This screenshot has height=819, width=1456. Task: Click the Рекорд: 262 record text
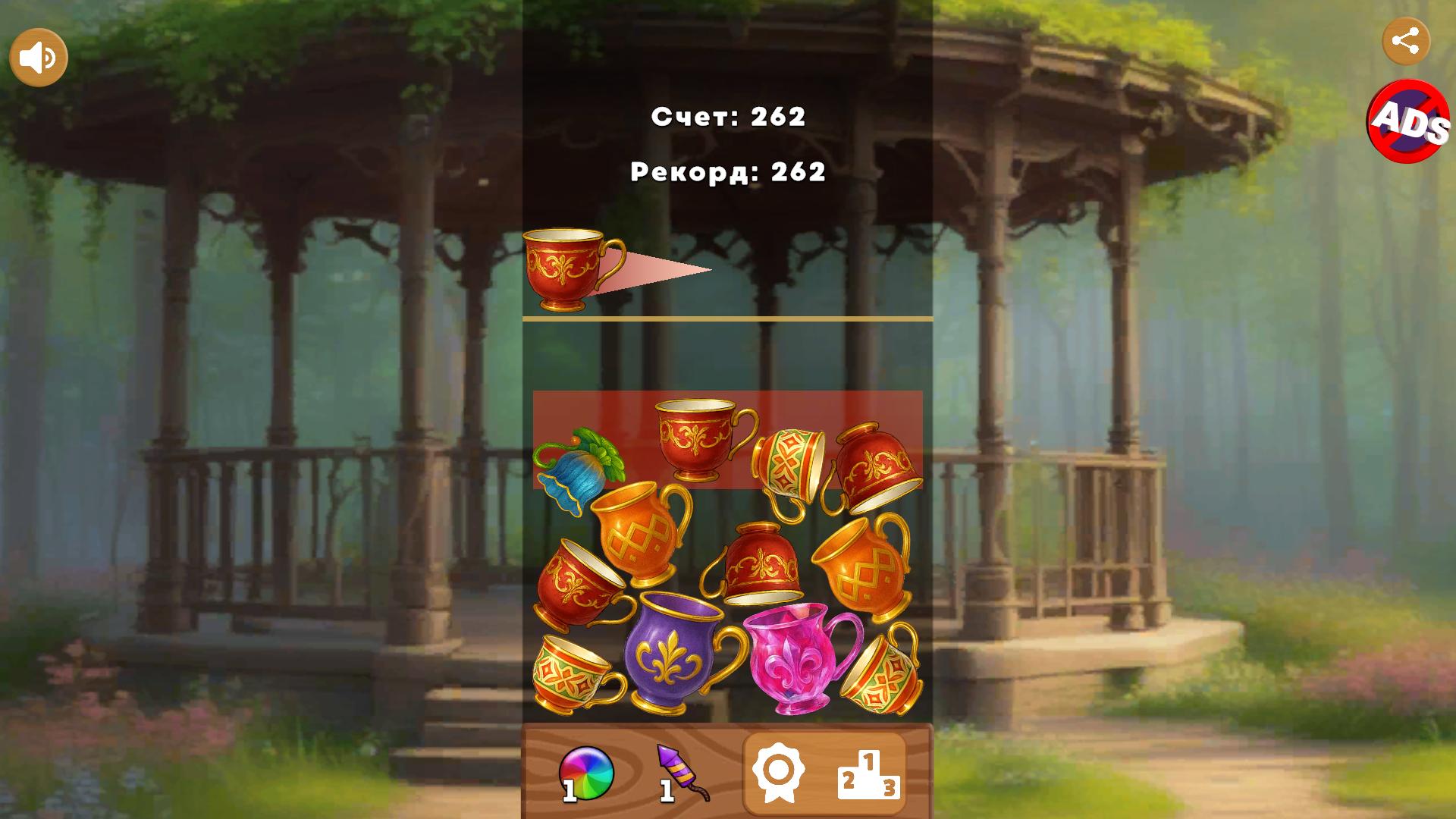(726, 173)
